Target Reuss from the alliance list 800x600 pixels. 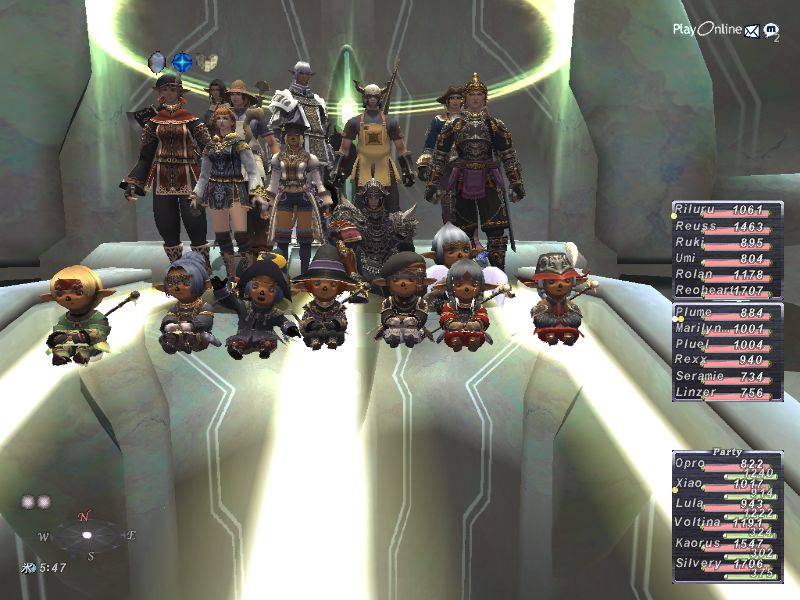727,227
